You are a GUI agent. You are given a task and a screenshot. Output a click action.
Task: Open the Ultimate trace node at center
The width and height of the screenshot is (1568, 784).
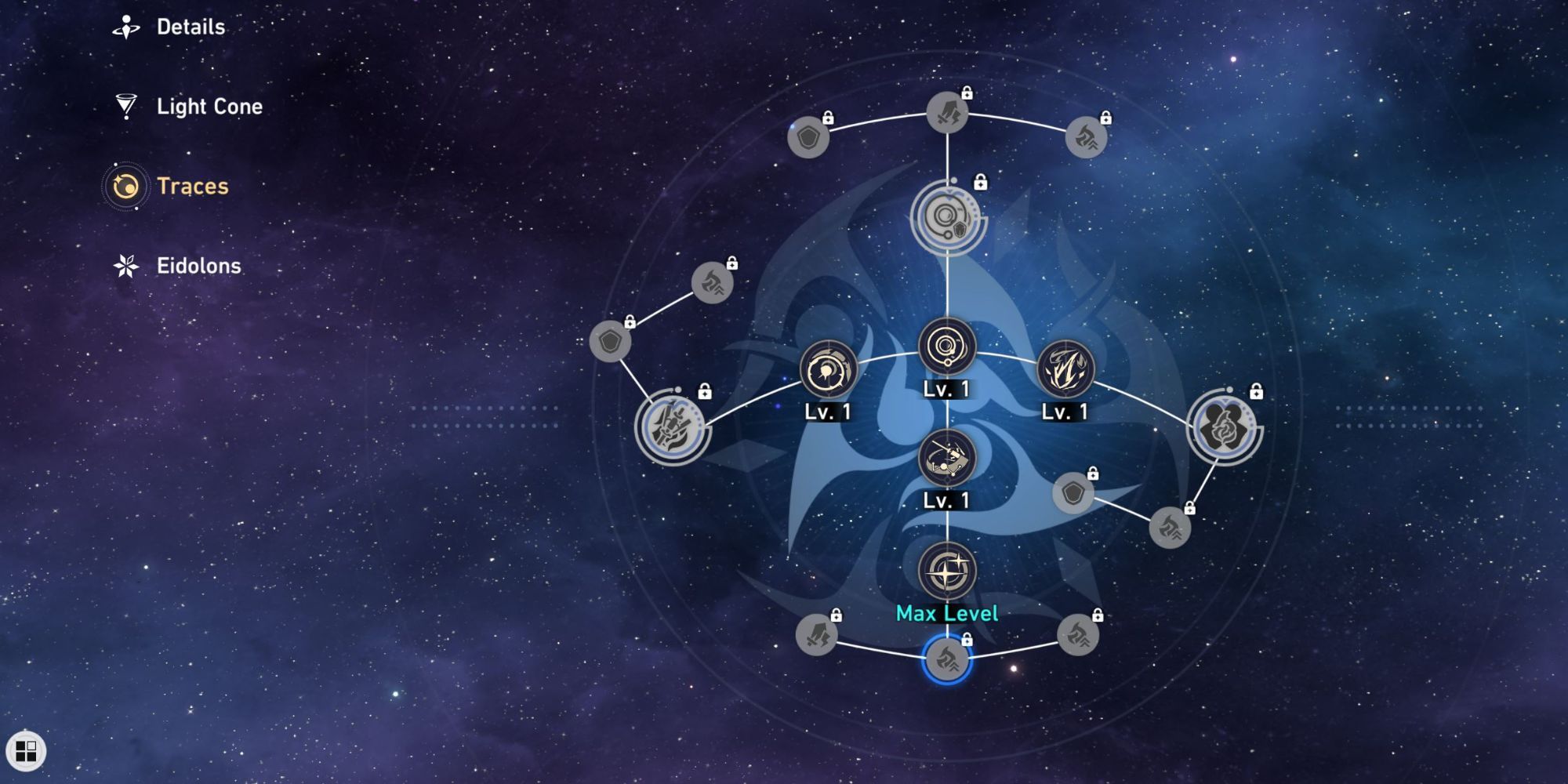pos(947,347)
